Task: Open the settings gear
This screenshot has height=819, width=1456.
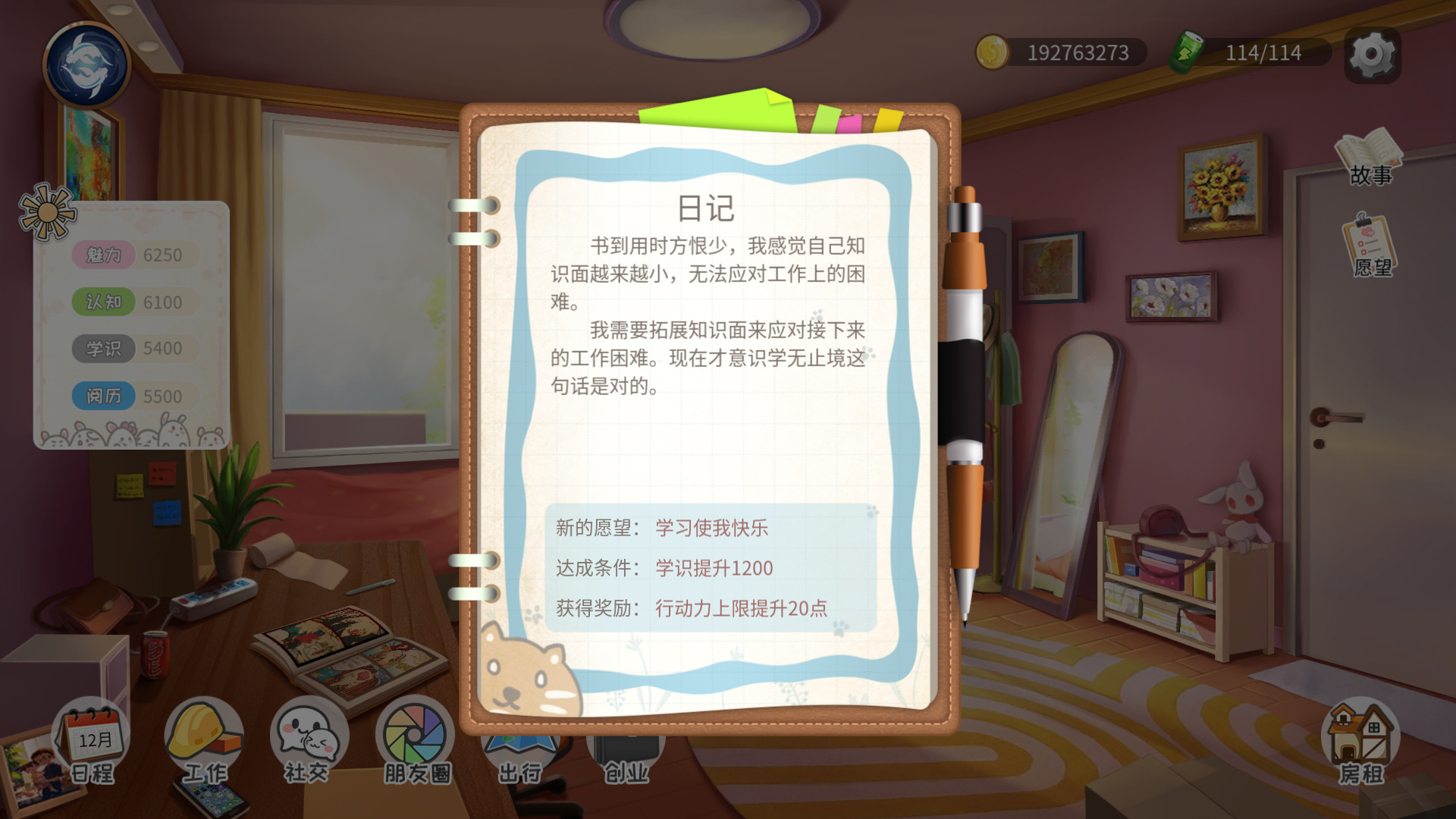Action: [1370, 53]
